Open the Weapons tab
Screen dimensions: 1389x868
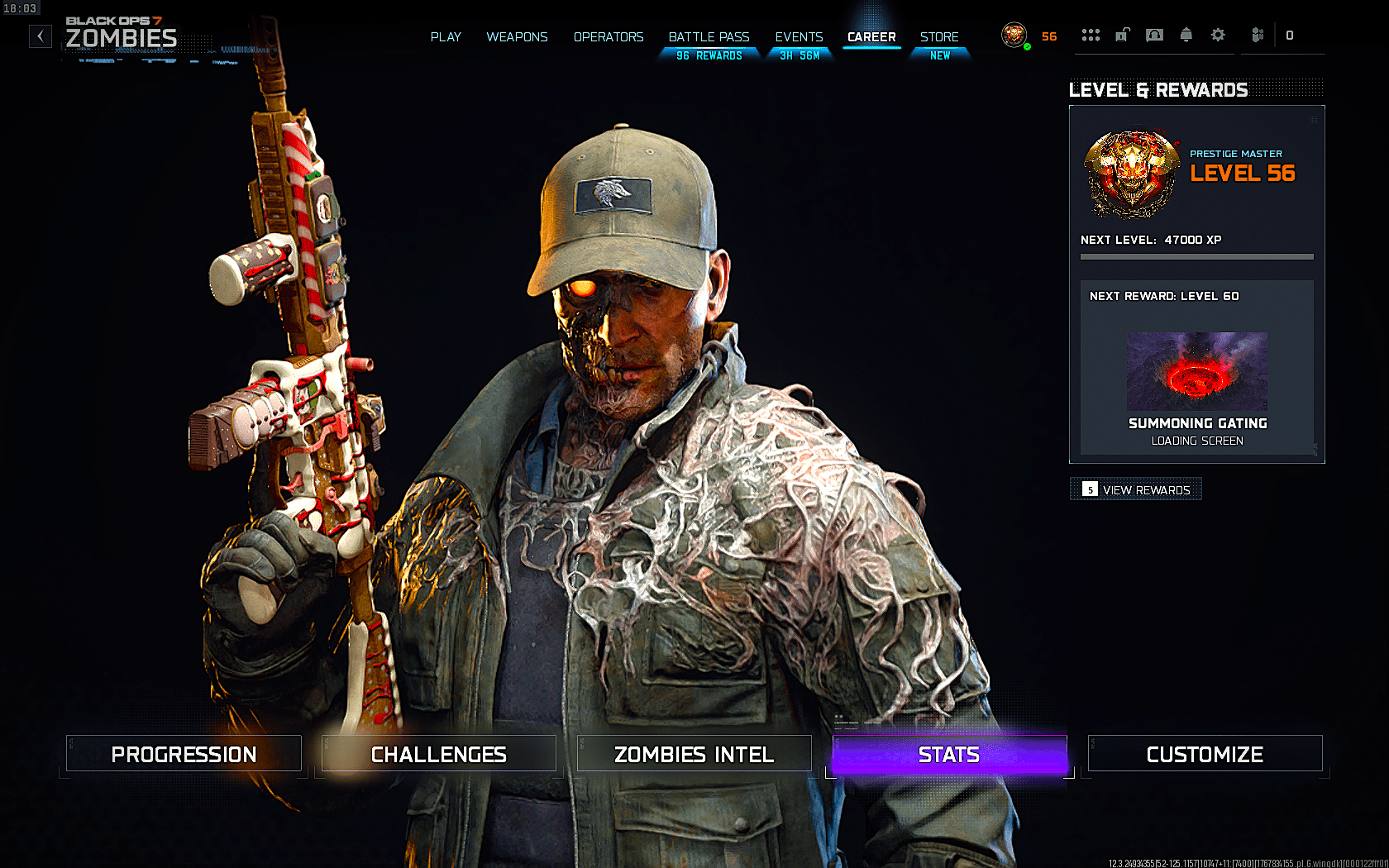[x=517, y=37]
